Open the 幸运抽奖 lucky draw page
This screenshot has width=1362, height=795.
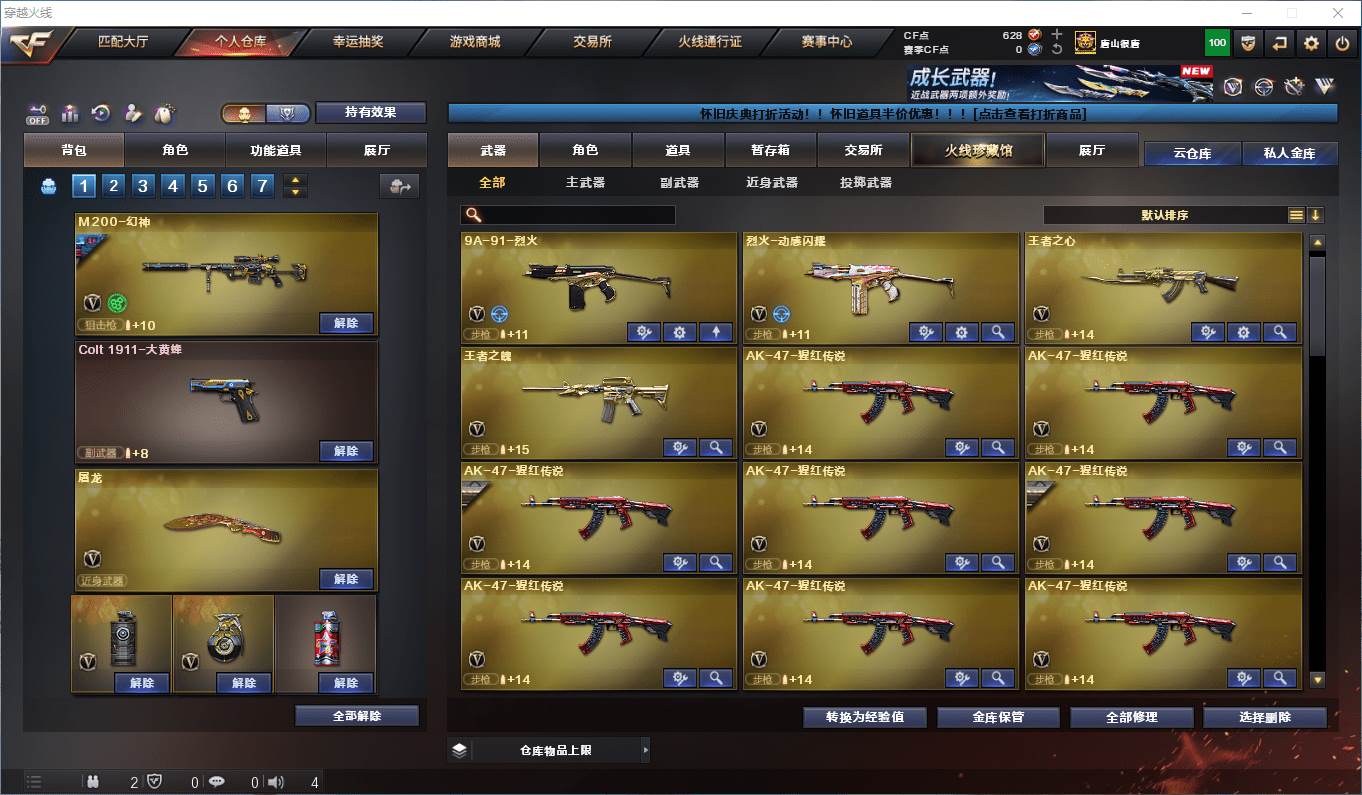pos(357,42)
